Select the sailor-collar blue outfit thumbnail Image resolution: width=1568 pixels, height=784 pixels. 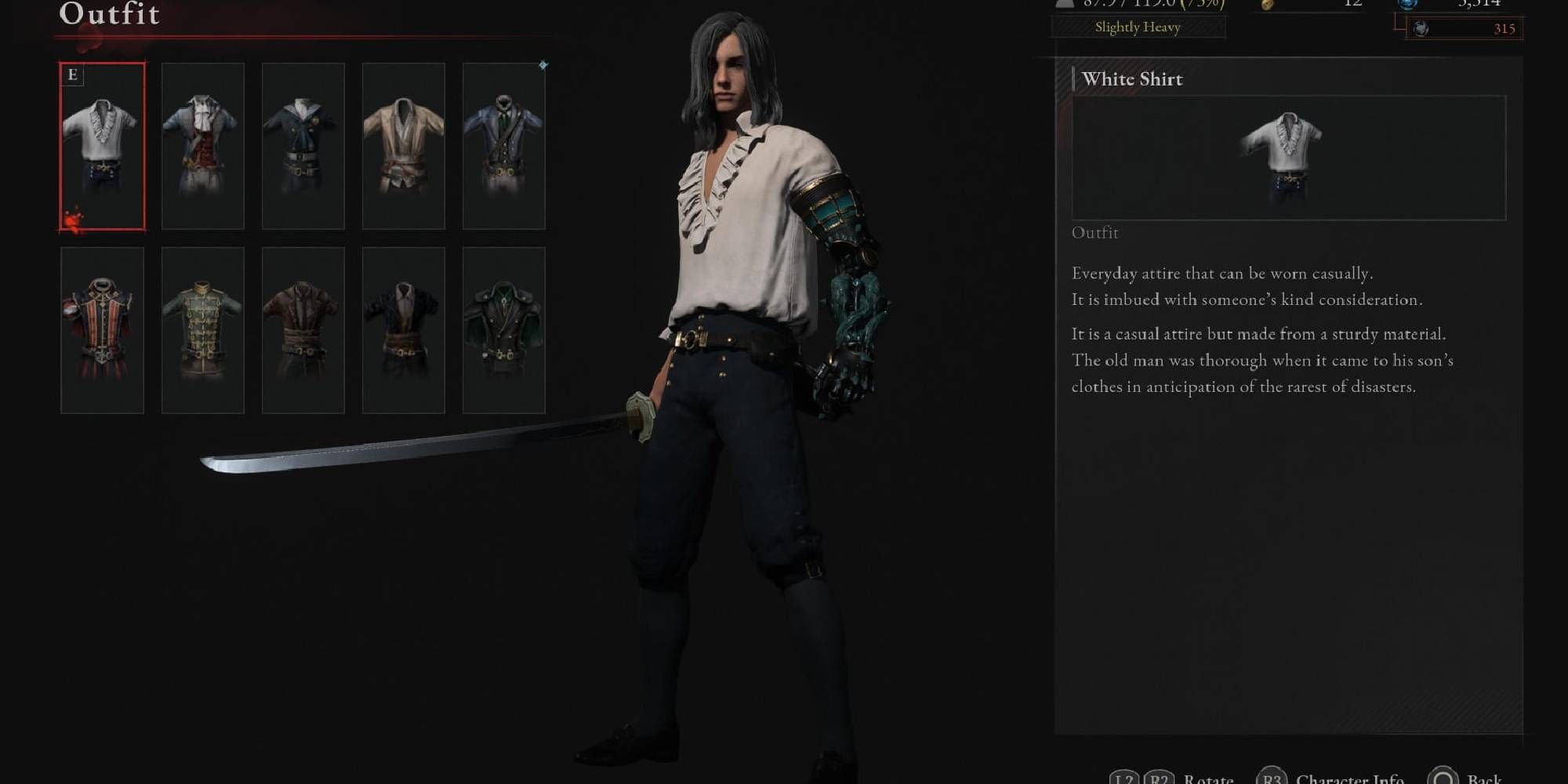point(303,146)
